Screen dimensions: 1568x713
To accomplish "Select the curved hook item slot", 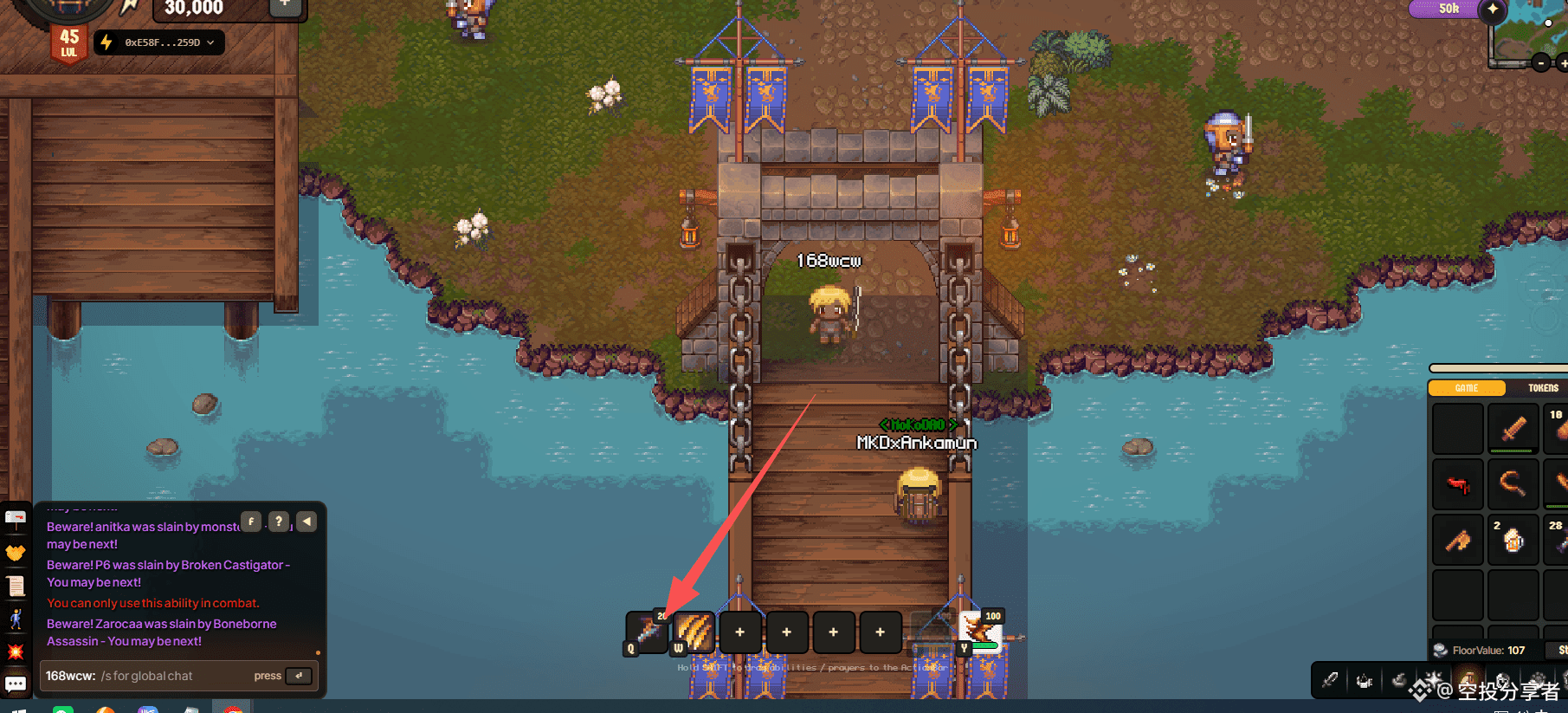I will [1513, 484].
